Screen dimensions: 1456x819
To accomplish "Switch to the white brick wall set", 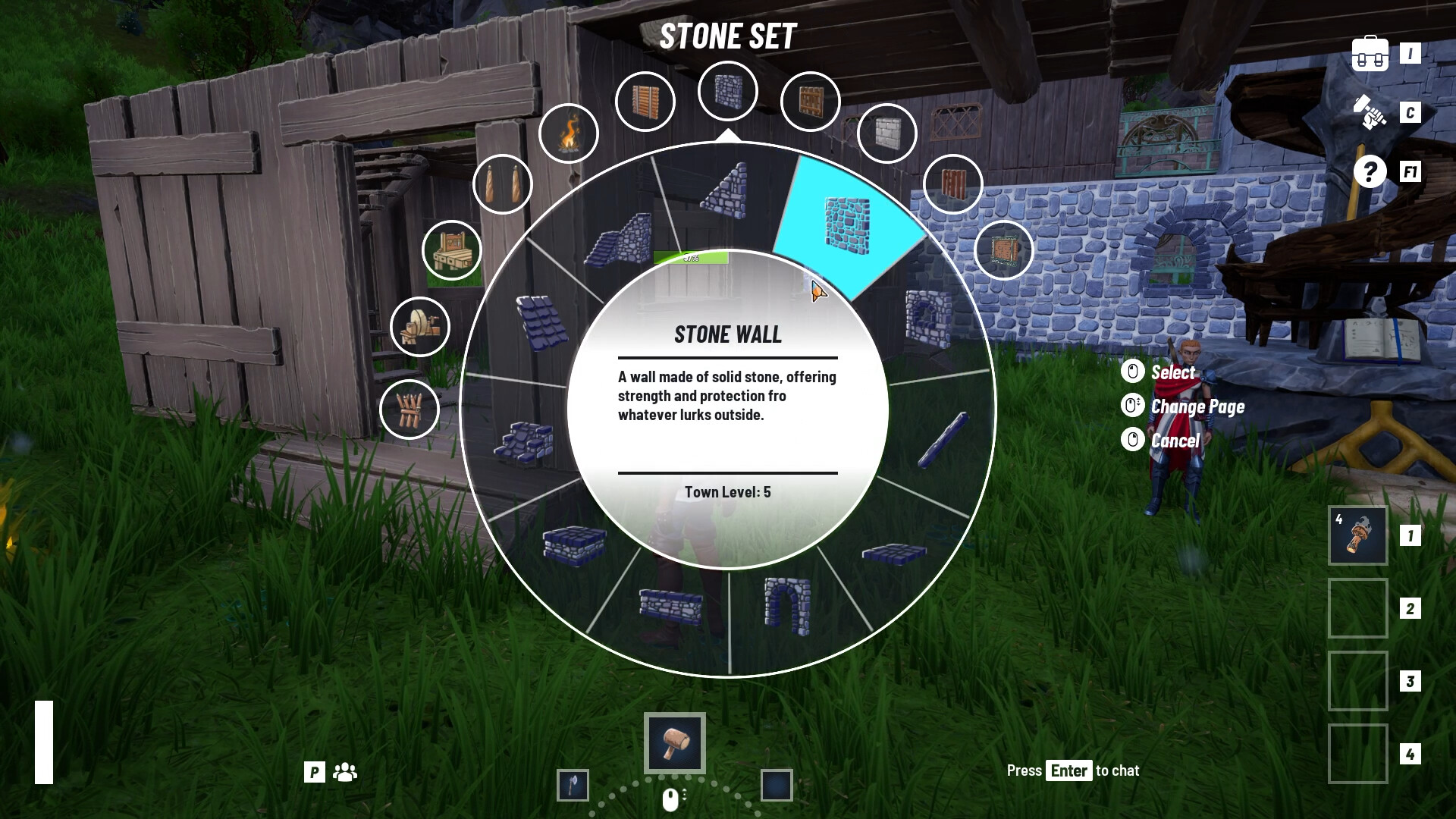I will [x=887, y=133].
